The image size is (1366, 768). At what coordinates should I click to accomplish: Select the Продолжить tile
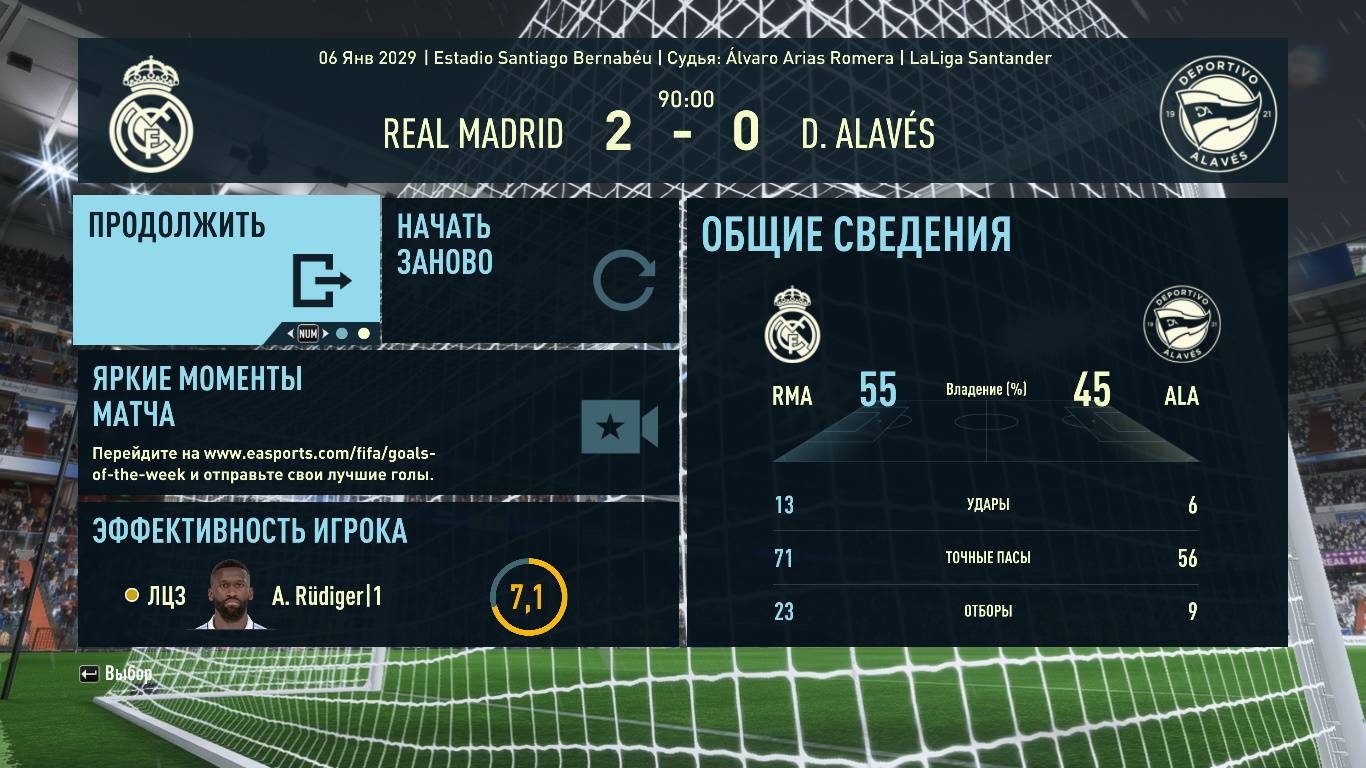(226, 269)
